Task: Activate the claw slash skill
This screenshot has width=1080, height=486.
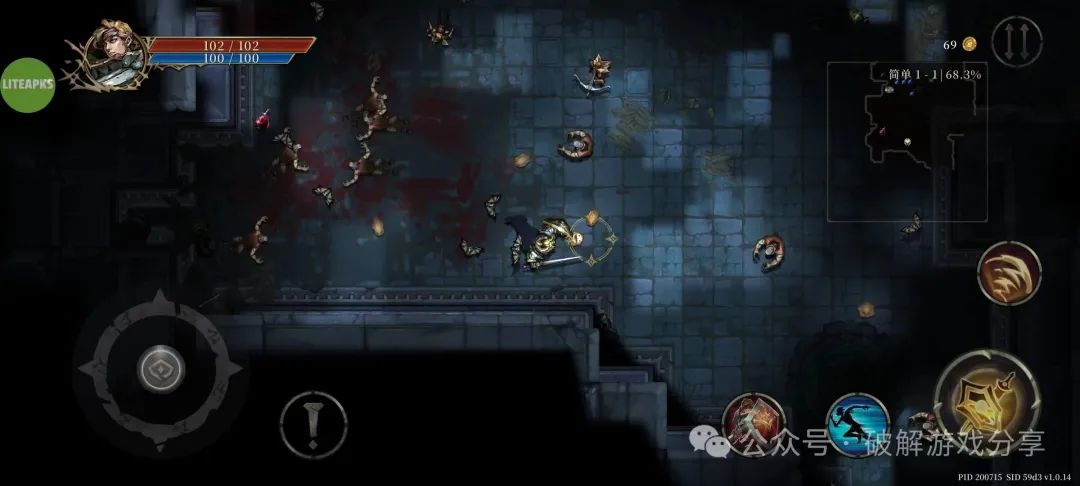Action: tap(1008, 272)
